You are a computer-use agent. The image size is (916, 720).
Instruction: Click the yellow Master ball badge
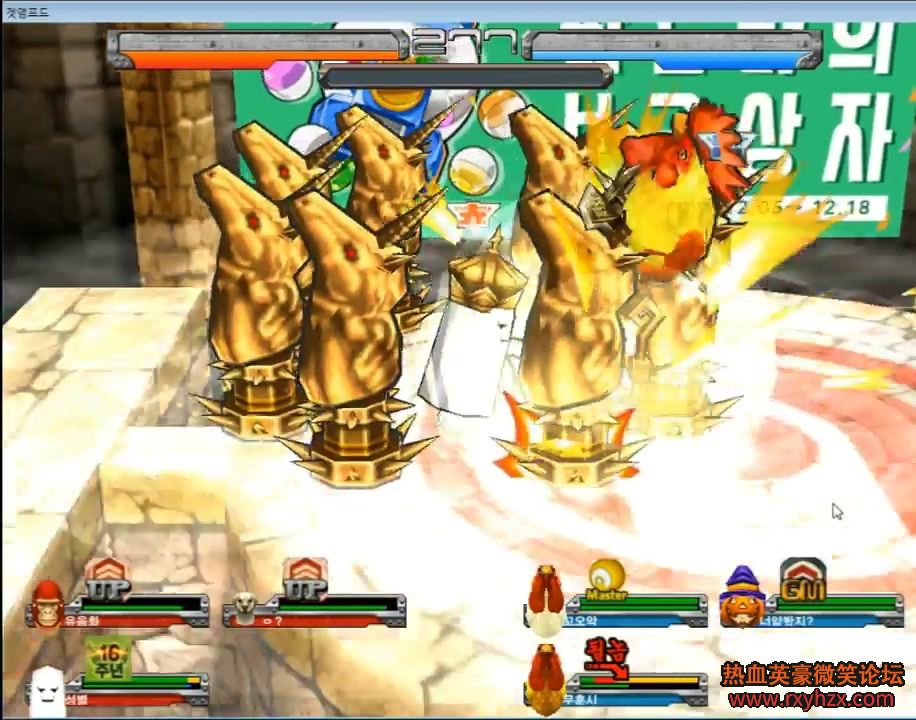coord(606,579)
